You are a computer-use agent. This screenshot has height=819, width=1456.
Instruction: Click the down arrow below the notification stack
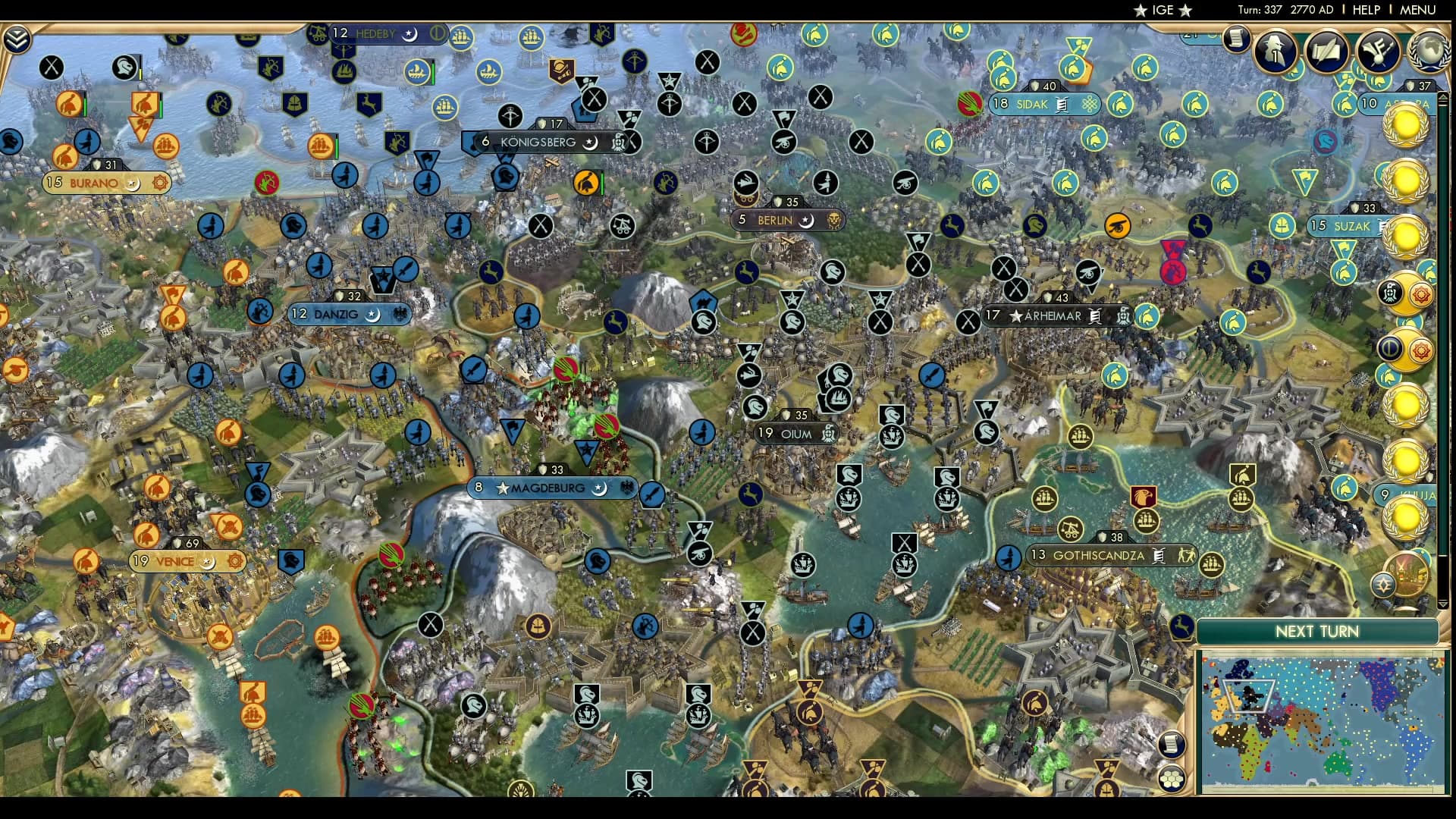pos(1442,604)
